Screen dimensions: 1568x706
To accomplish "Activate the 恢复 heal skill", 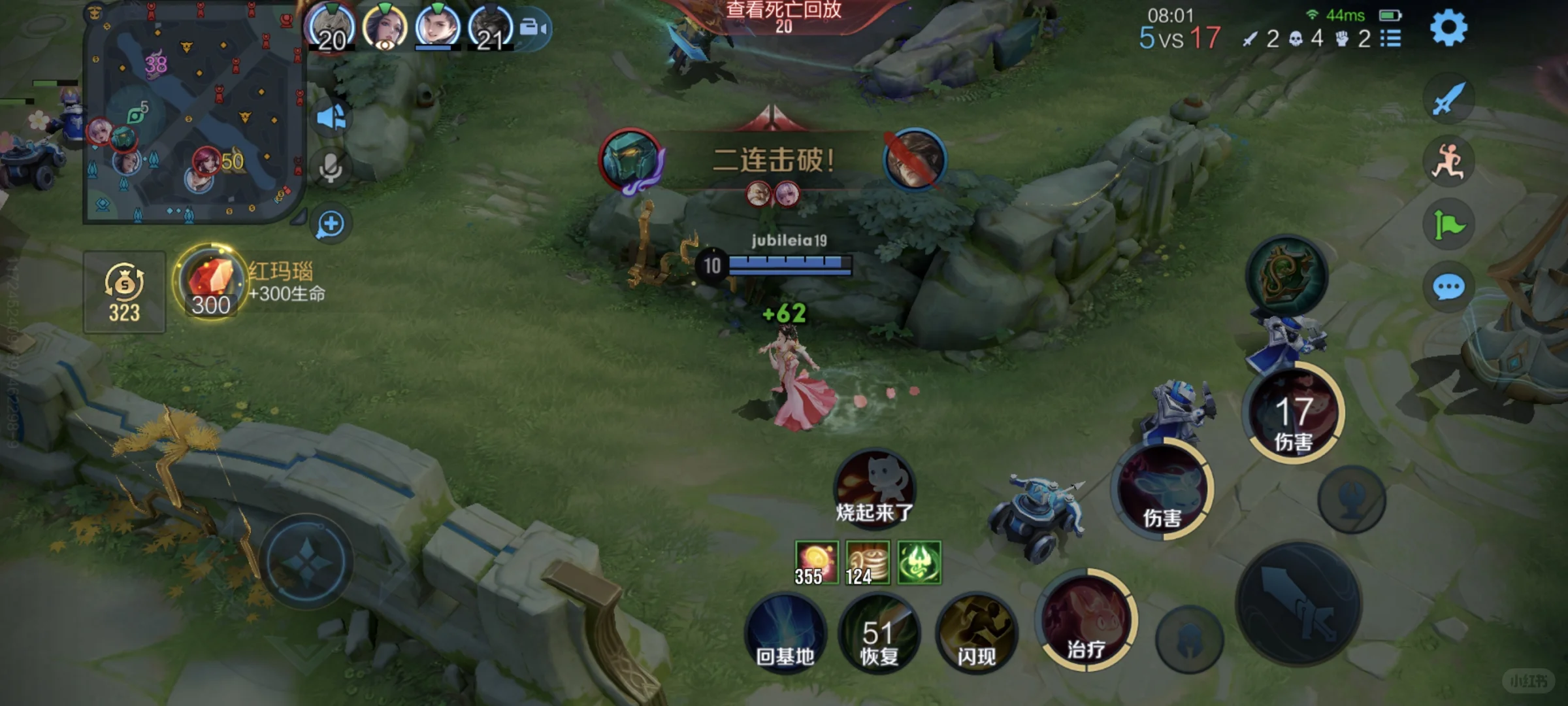I will [x=879, y=633].
